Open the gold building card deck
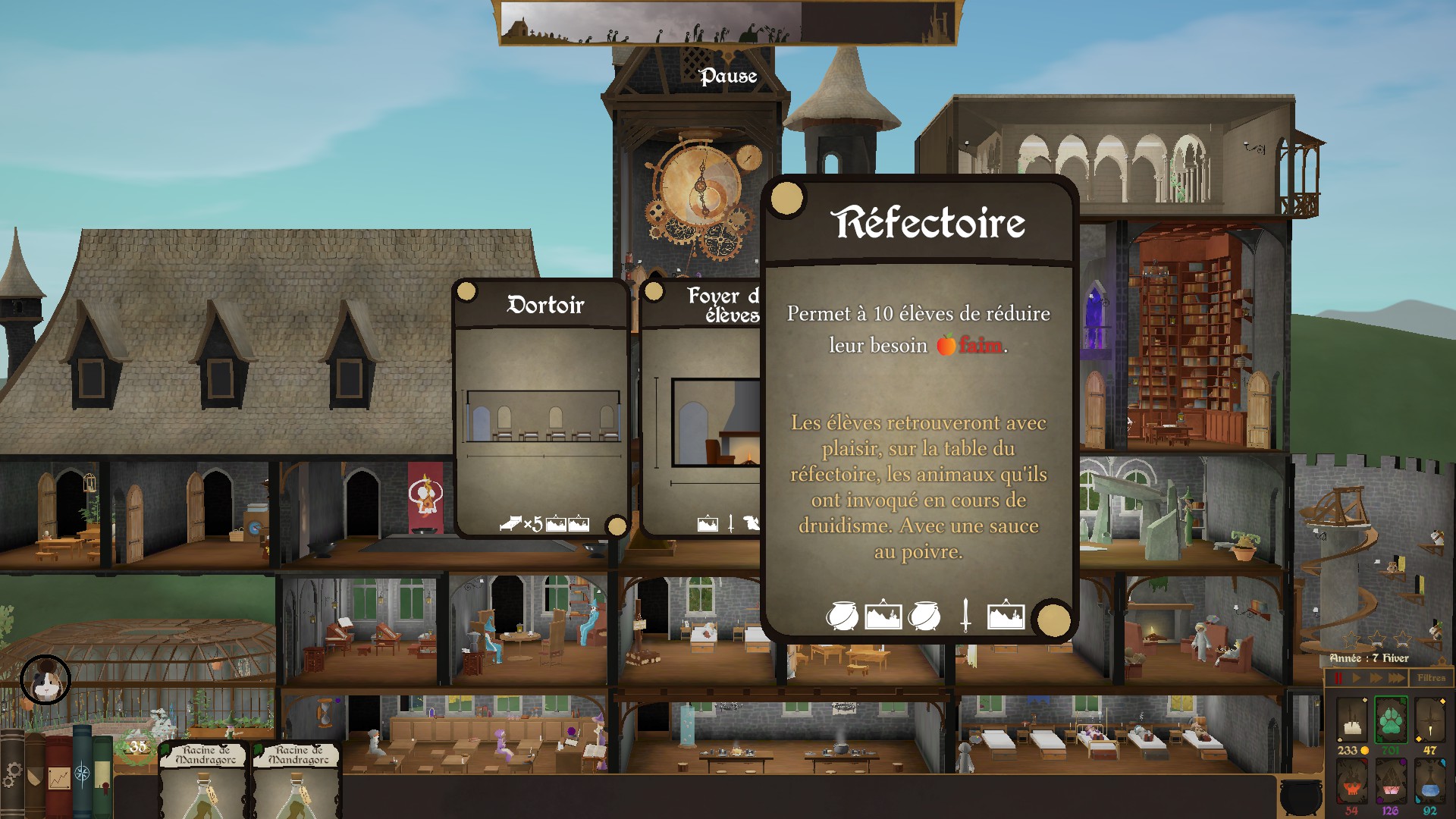 click(1351, 719)
